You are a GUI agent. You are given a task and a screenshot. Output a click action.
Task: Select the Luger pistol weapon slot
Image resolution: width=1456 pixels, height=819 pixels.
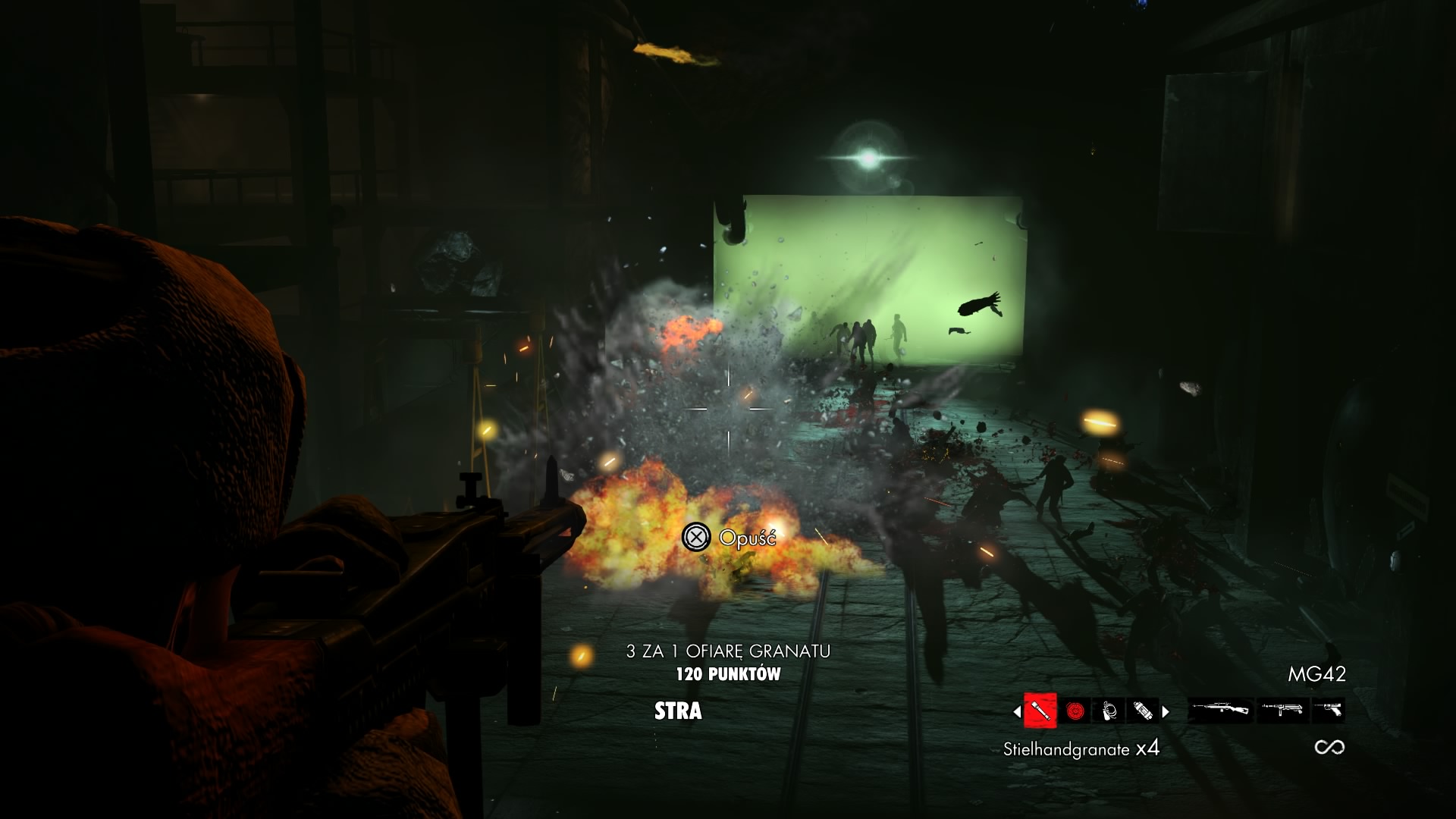(x=1328, y=711)
